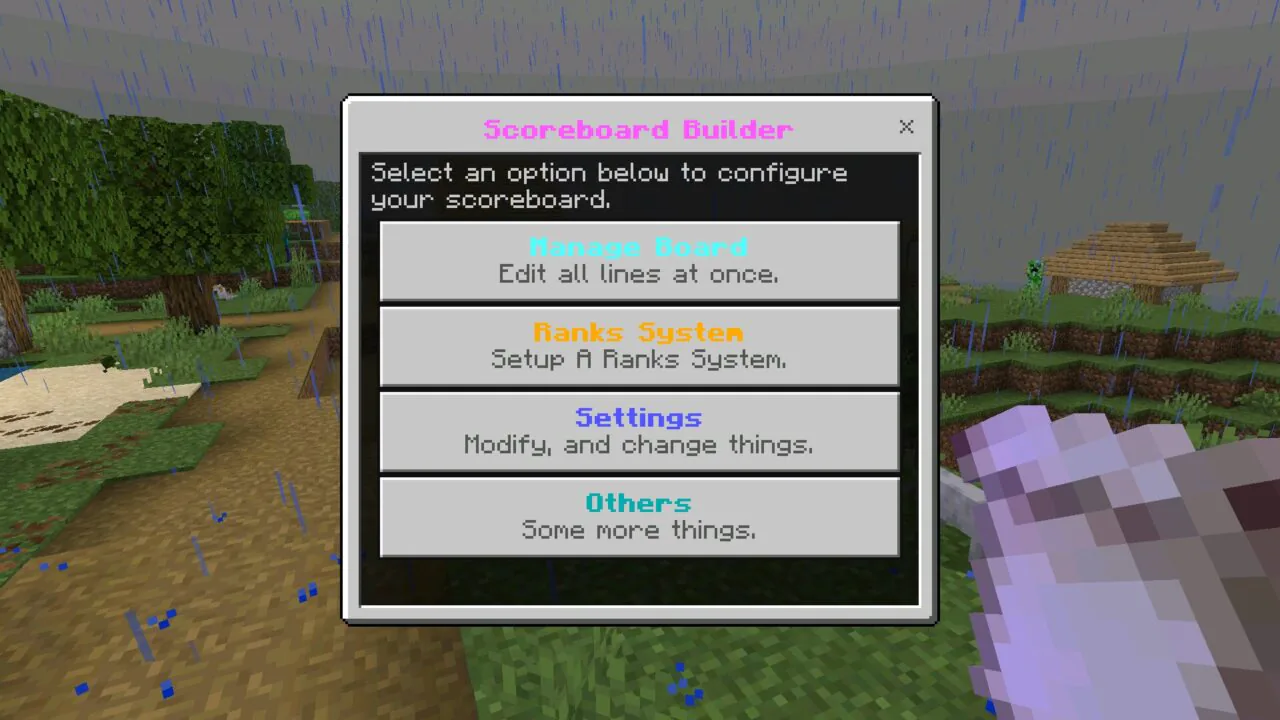Click the button labeled 'Edit all lines at once'

(639, 274)
